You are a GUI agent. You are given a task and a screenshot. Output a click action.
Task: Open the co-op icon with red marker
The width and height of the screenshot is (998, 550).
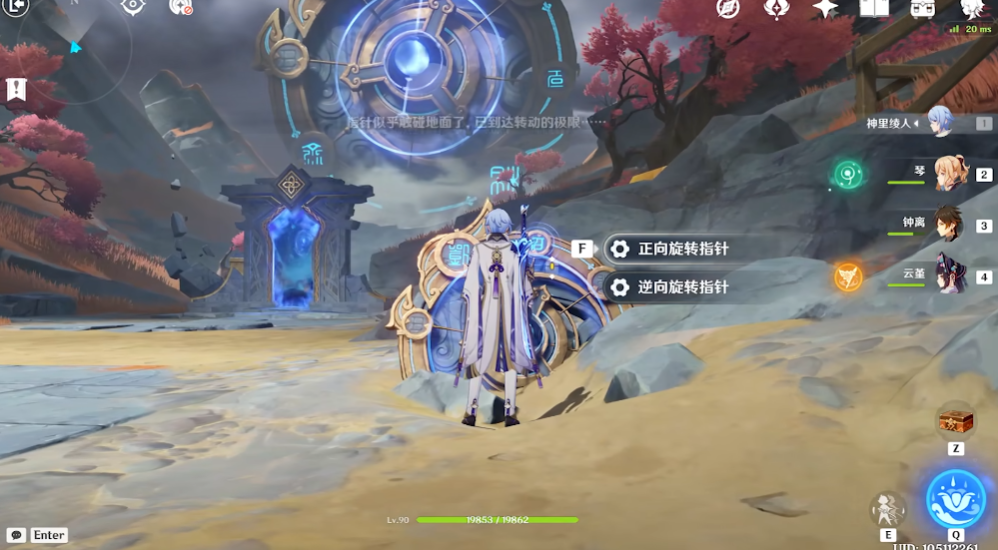pos(180,6)
